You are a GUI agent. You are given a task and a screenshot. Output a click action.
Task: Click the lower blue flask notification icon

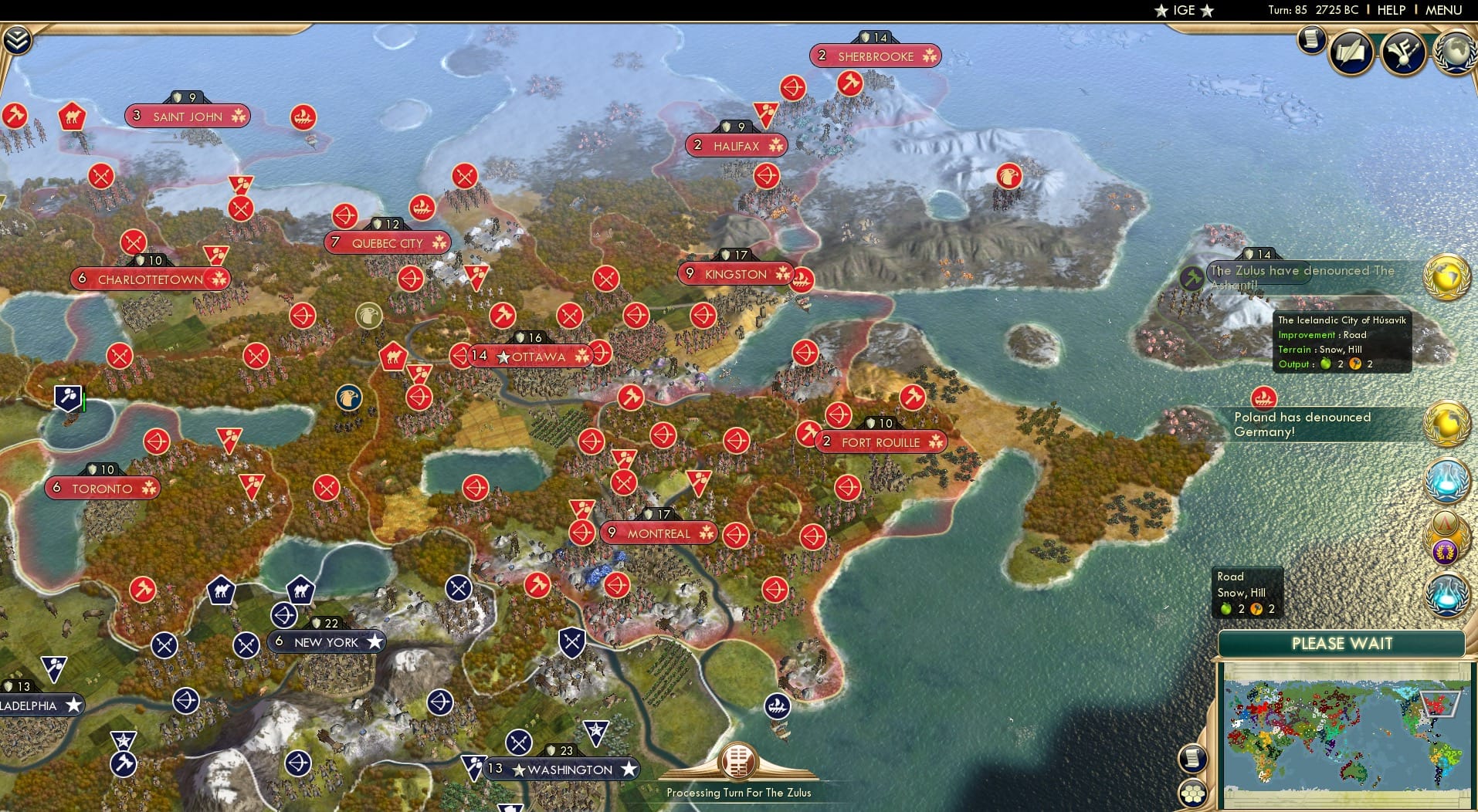click(1447, 594)
